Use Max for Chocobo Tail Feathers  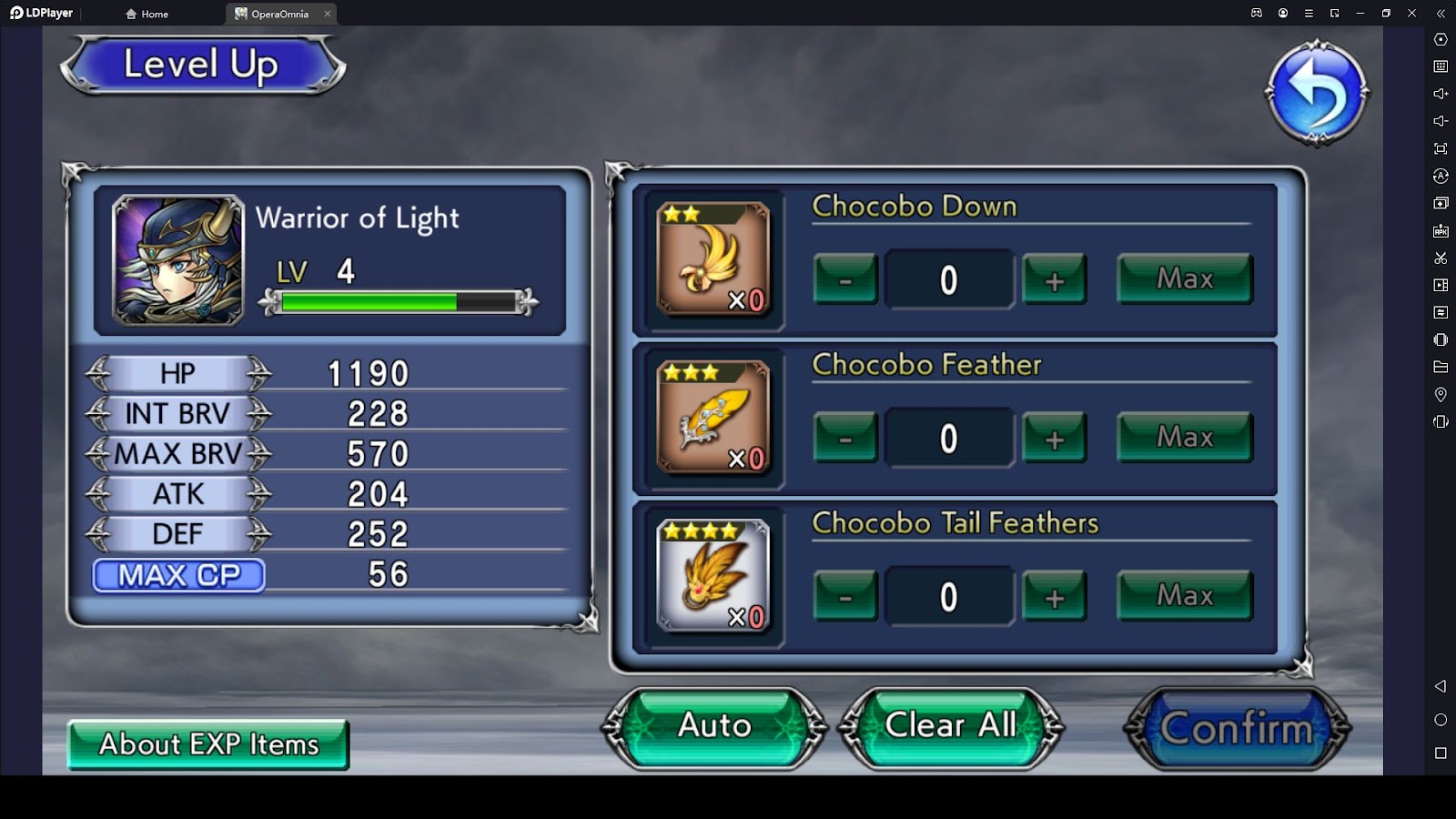(1184, 596)
